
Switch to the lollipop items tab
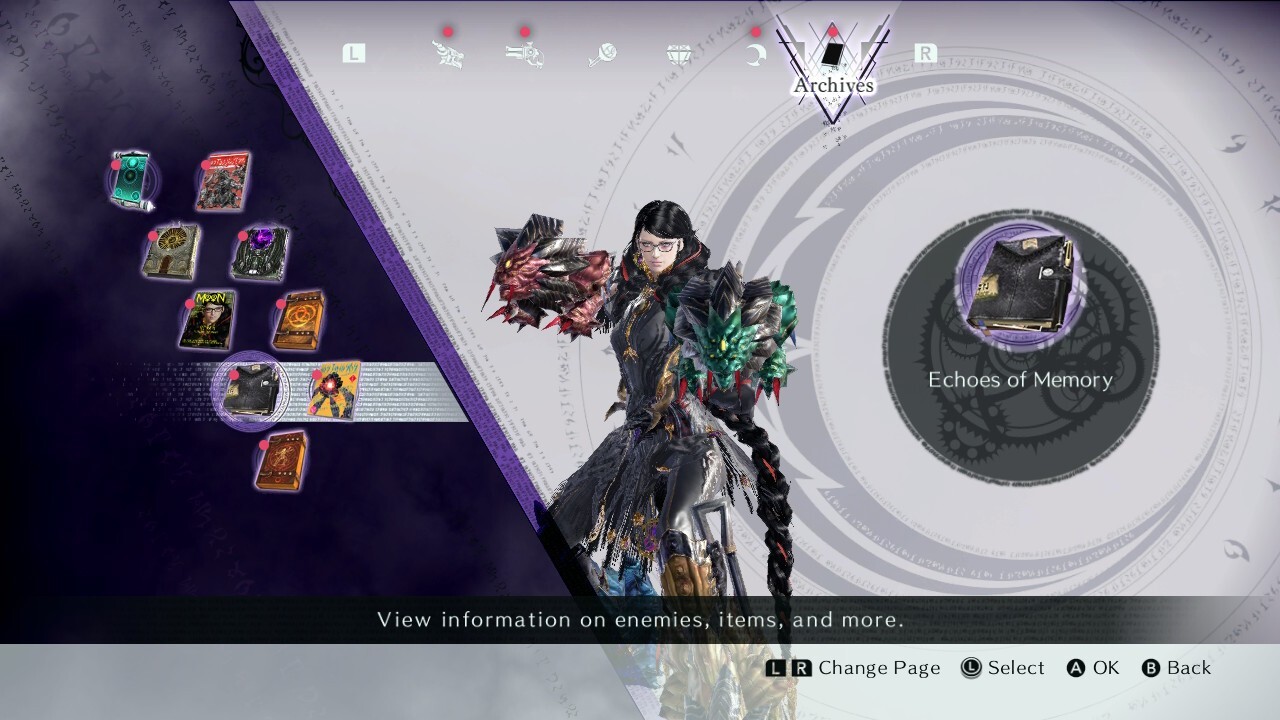(602, 54)
